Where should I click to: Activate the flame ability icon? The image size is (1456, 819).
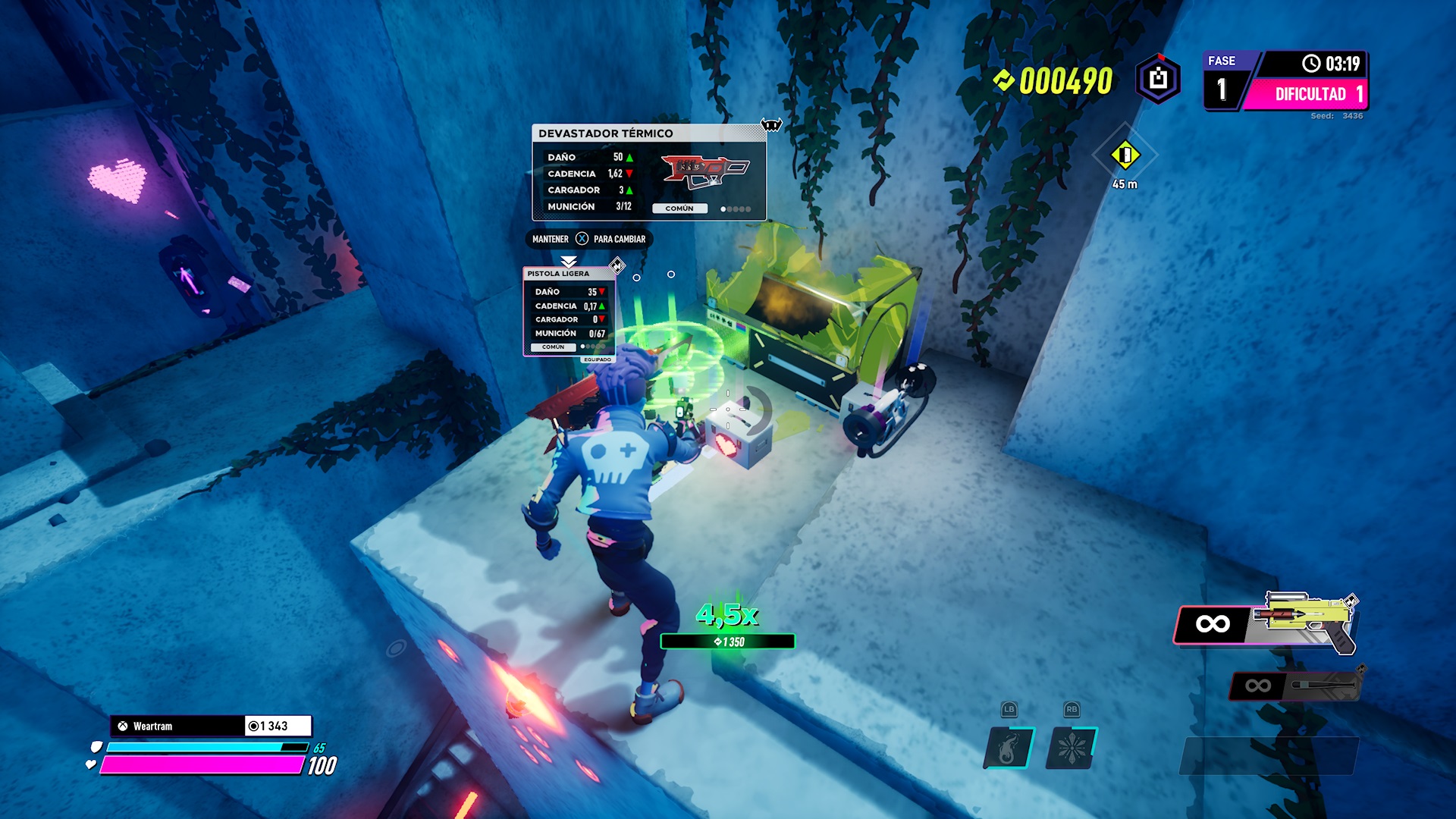pyautogui.click(x=1009, y=748)
